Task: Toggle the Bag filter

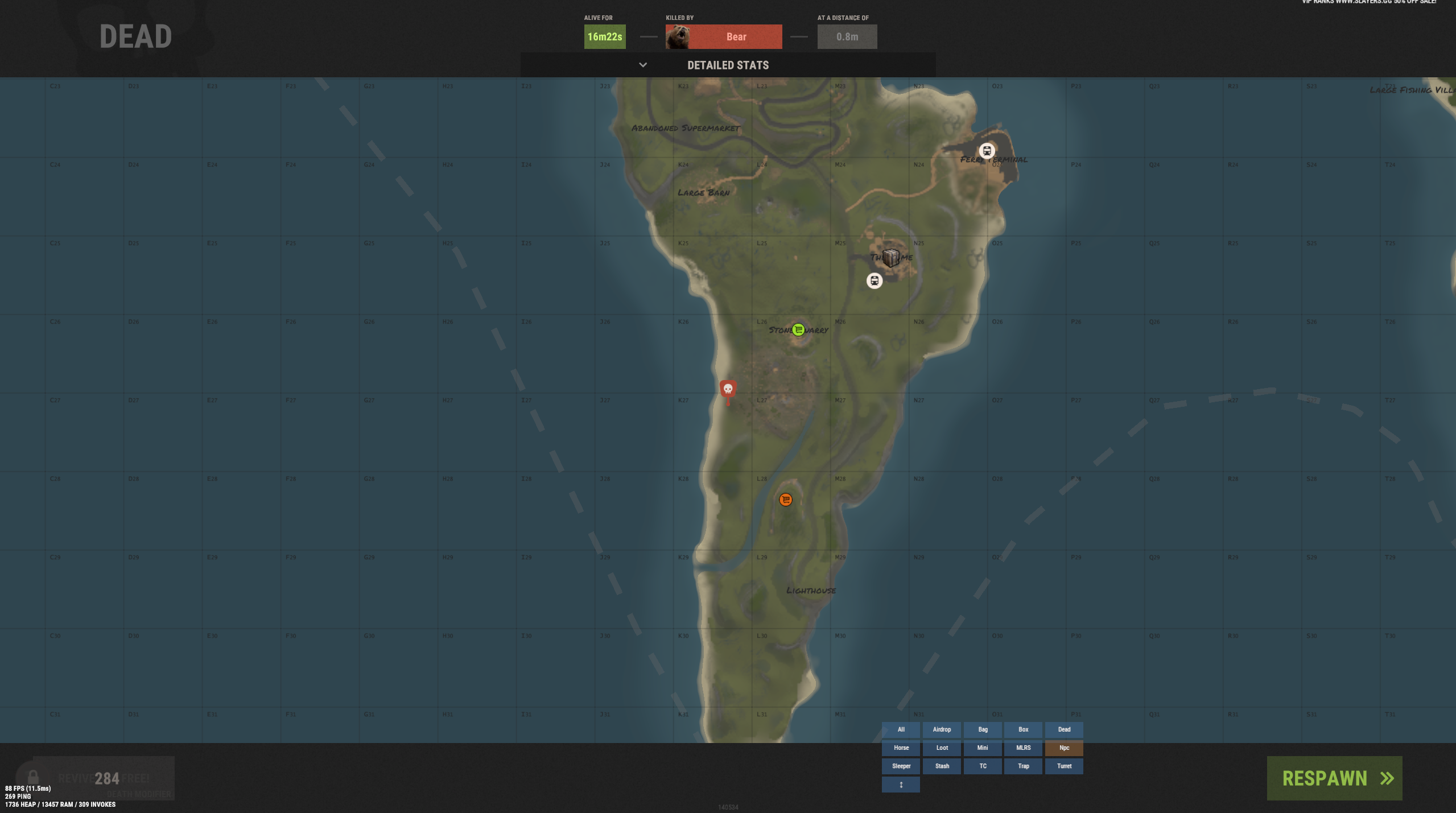Action: (x=983, y=729)
